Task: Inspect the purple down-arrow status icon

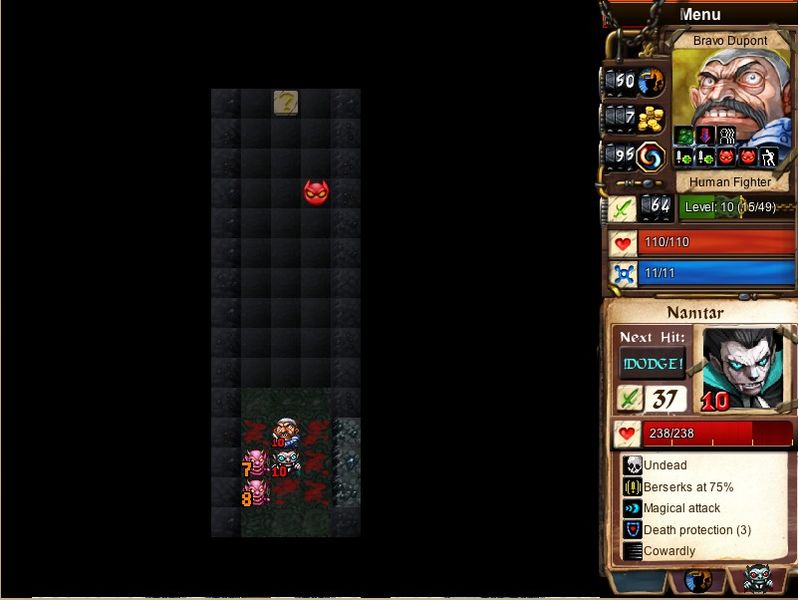Action: pos(706,135)
